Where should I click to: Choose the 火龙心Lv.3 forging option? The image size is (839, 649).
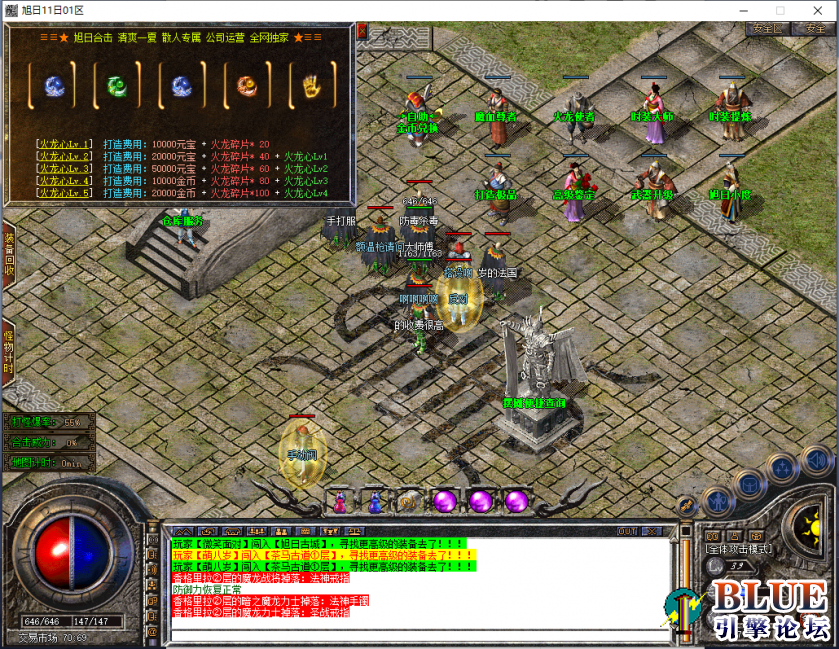coord(64,168)
